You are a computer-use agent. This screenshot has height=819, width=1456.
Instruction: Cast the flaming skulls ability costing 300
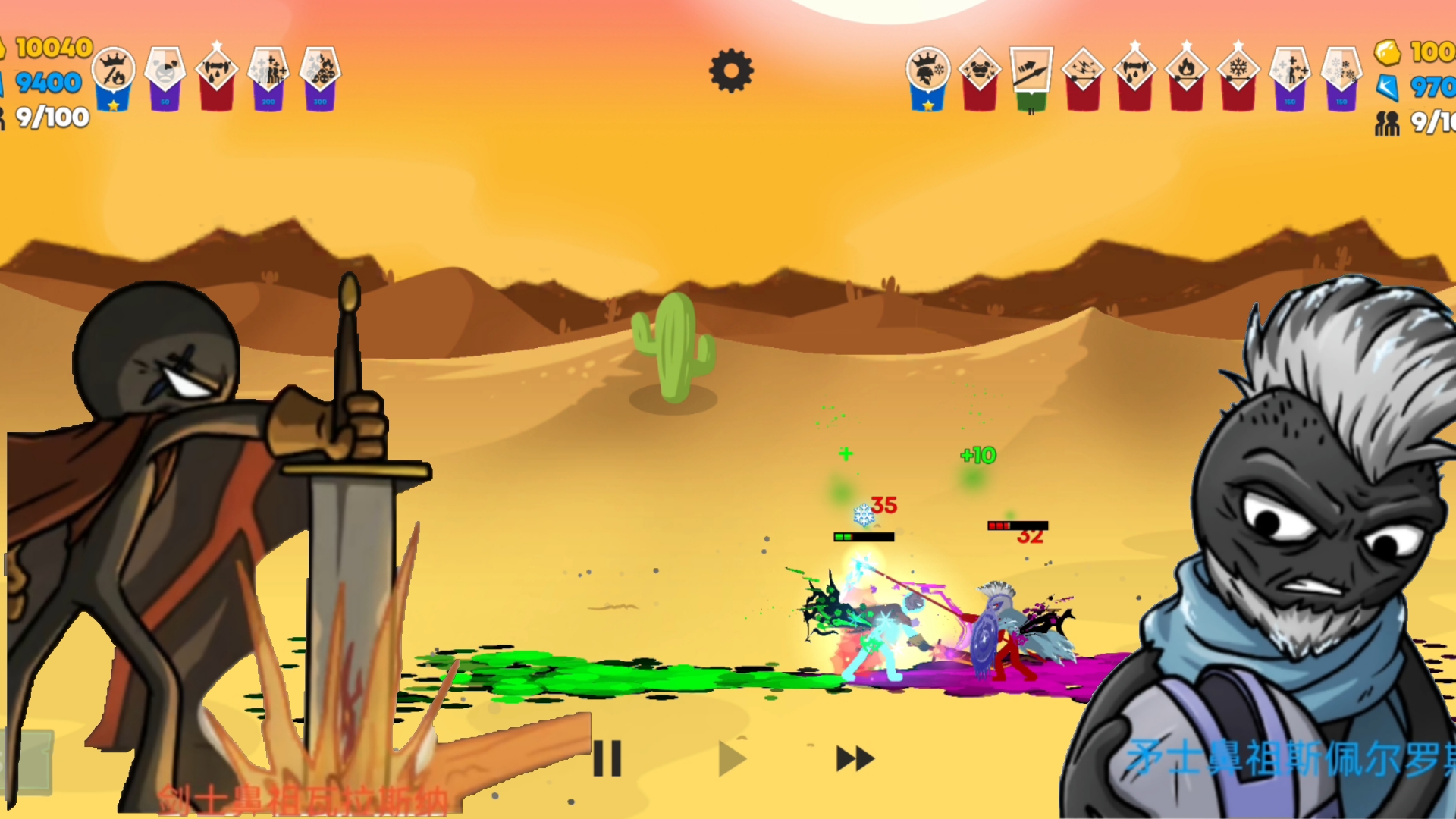point(320,74)
